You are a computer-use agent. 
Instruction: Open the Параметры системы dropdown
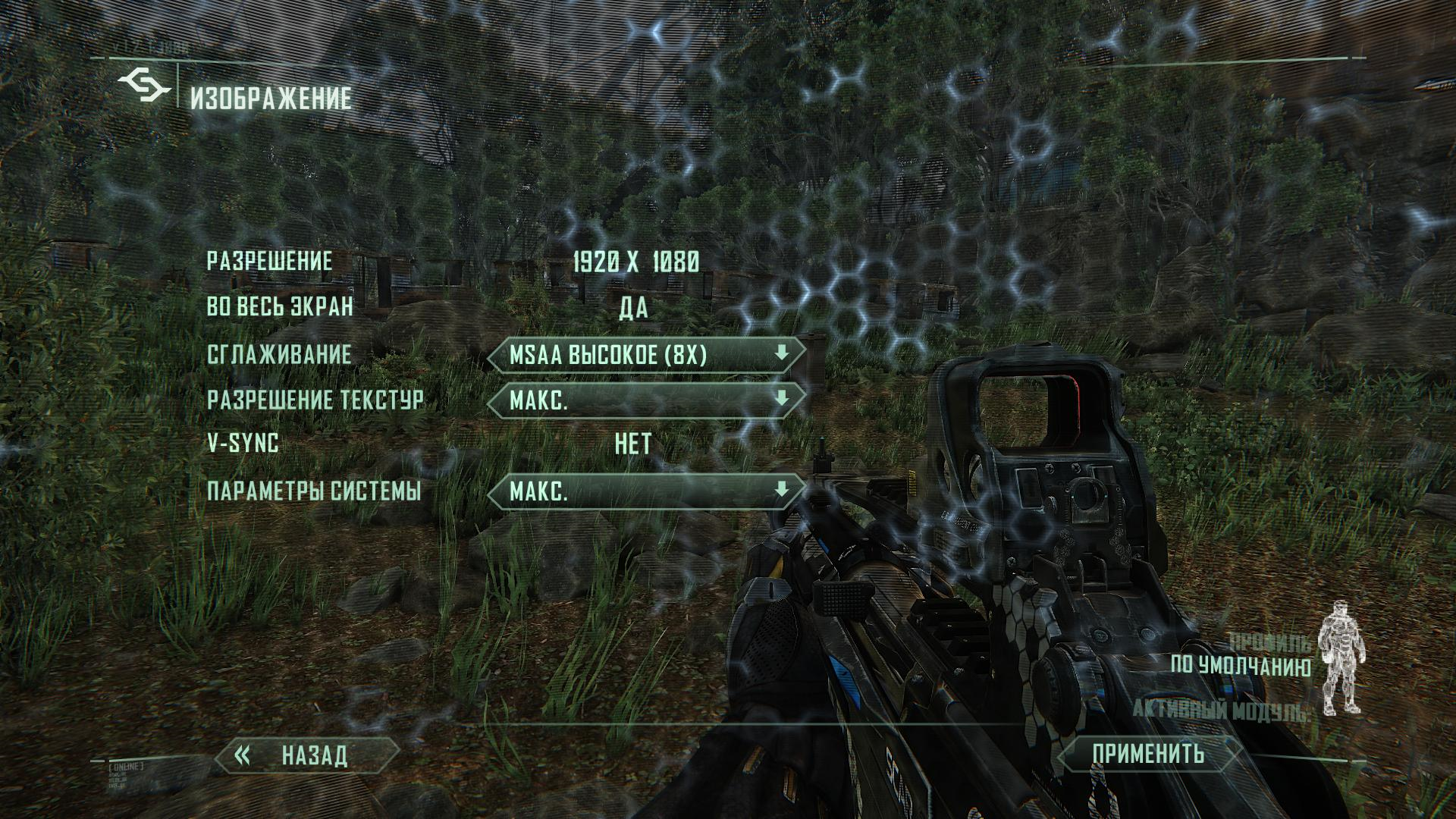tap(646, 492)
